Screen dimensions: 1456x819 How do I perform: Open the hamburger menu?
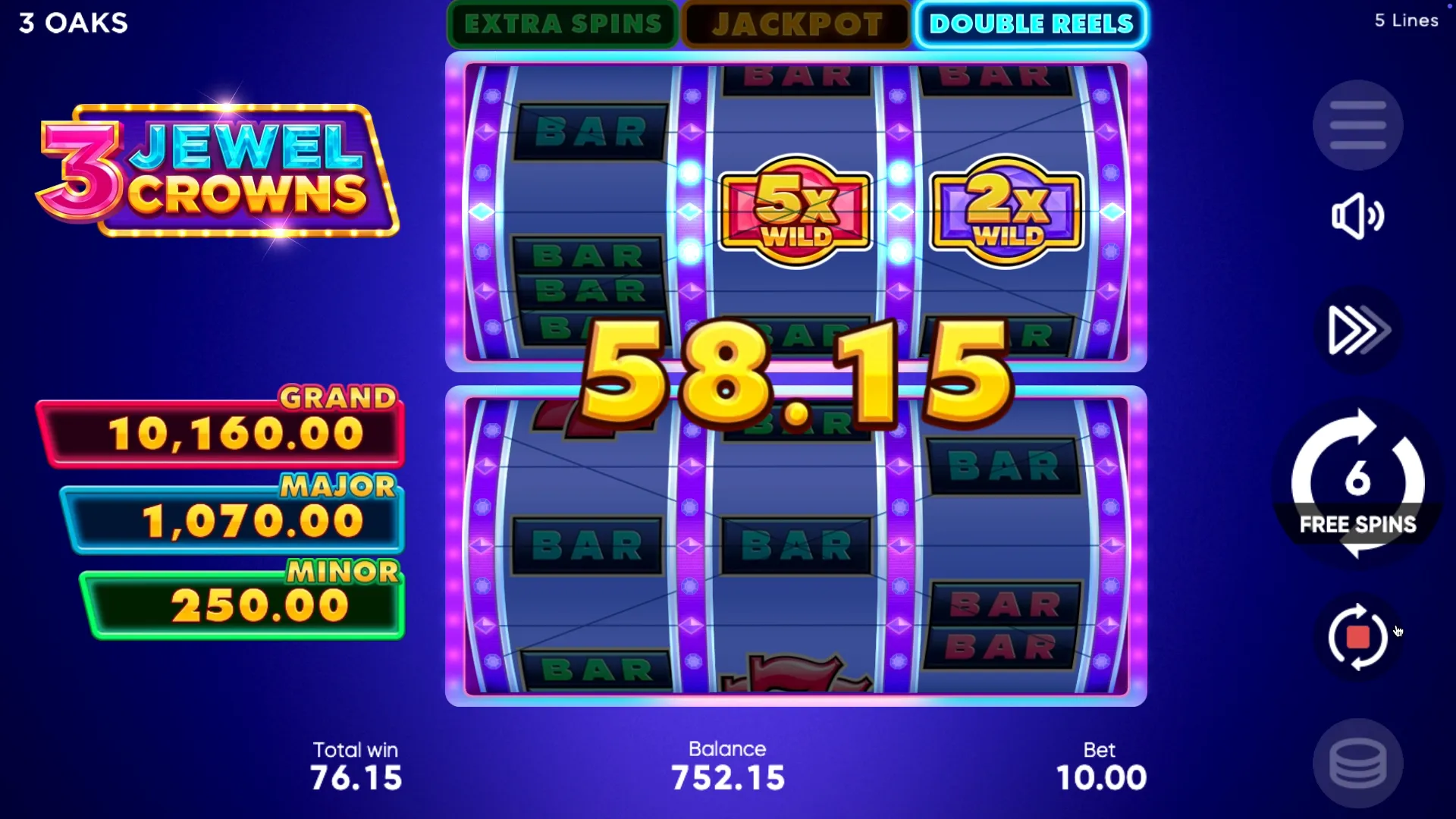[x=1357, y=125]
